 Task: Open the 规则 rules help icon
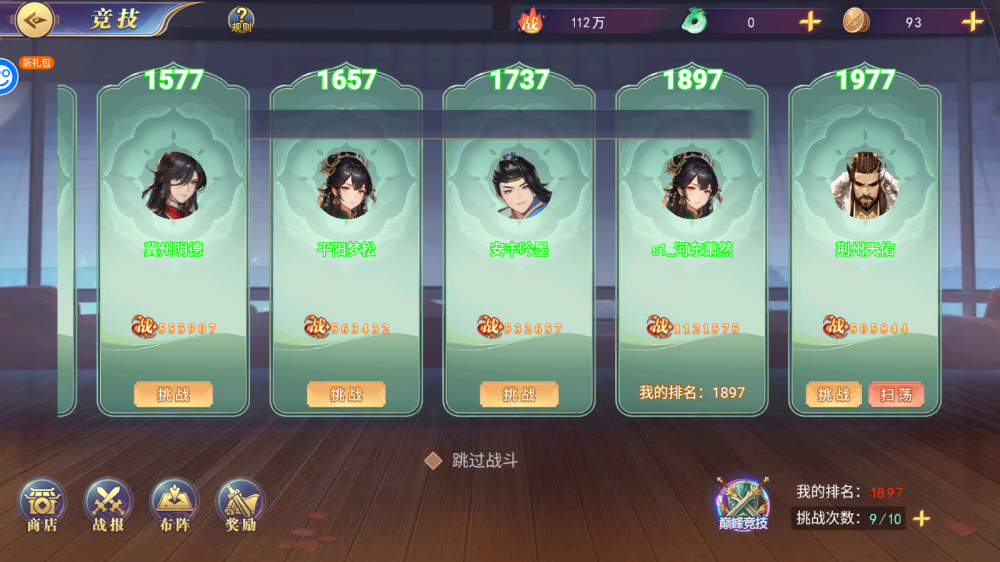241,19
